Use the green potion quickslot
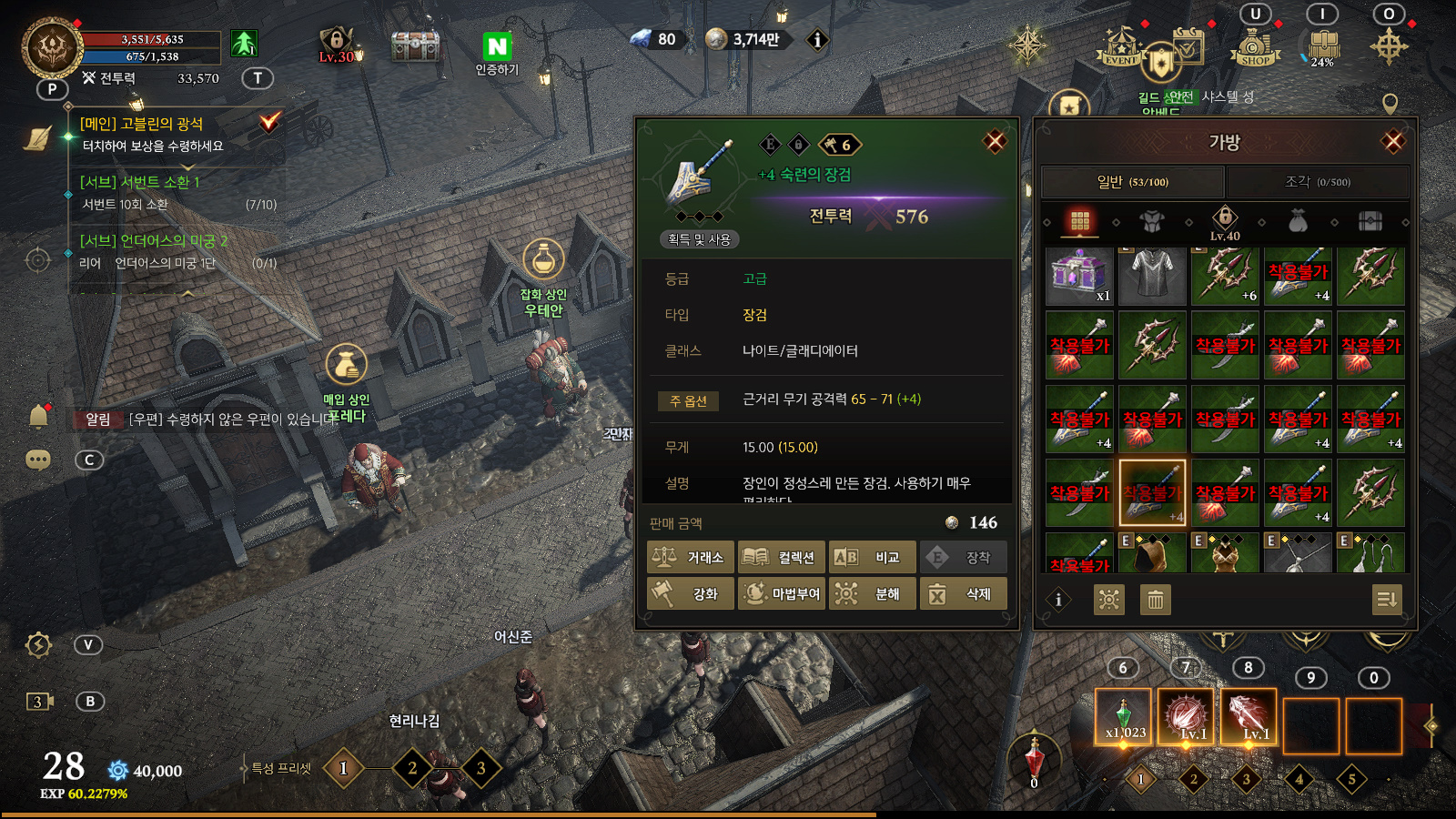 [1124, 717]
